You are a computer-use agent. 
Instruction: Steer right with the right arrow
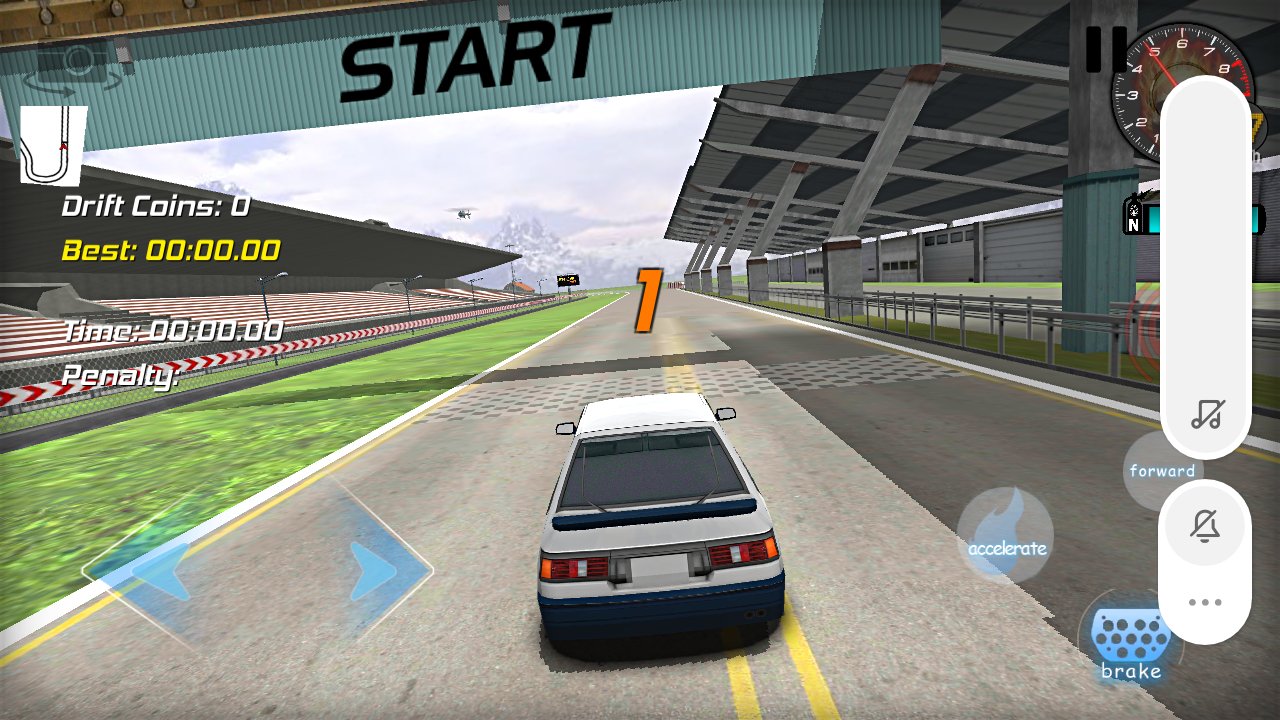(374, 571)
